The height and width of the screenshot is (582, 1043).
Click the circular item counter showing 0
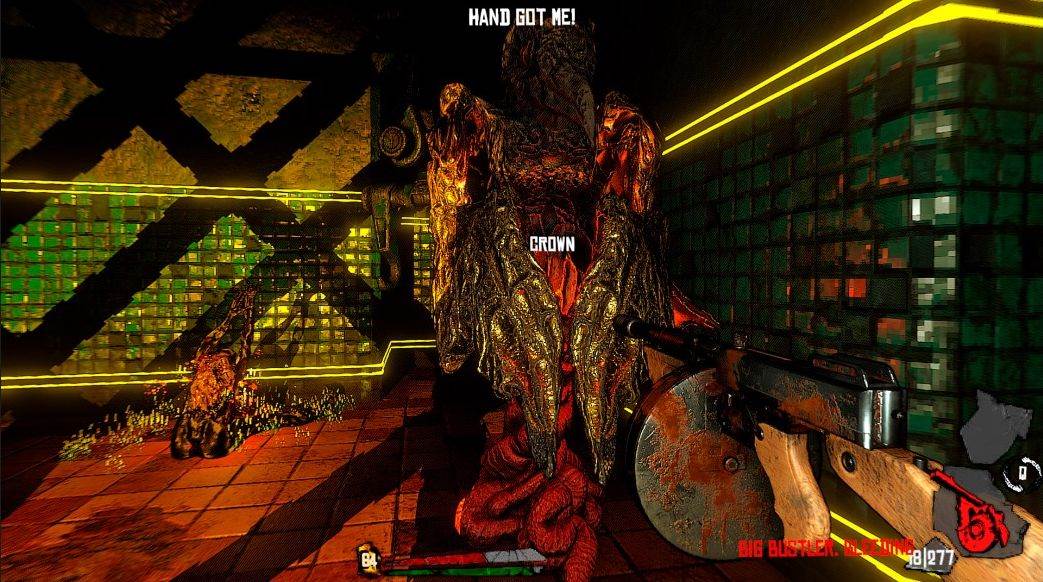click(x=1023, y=469)
